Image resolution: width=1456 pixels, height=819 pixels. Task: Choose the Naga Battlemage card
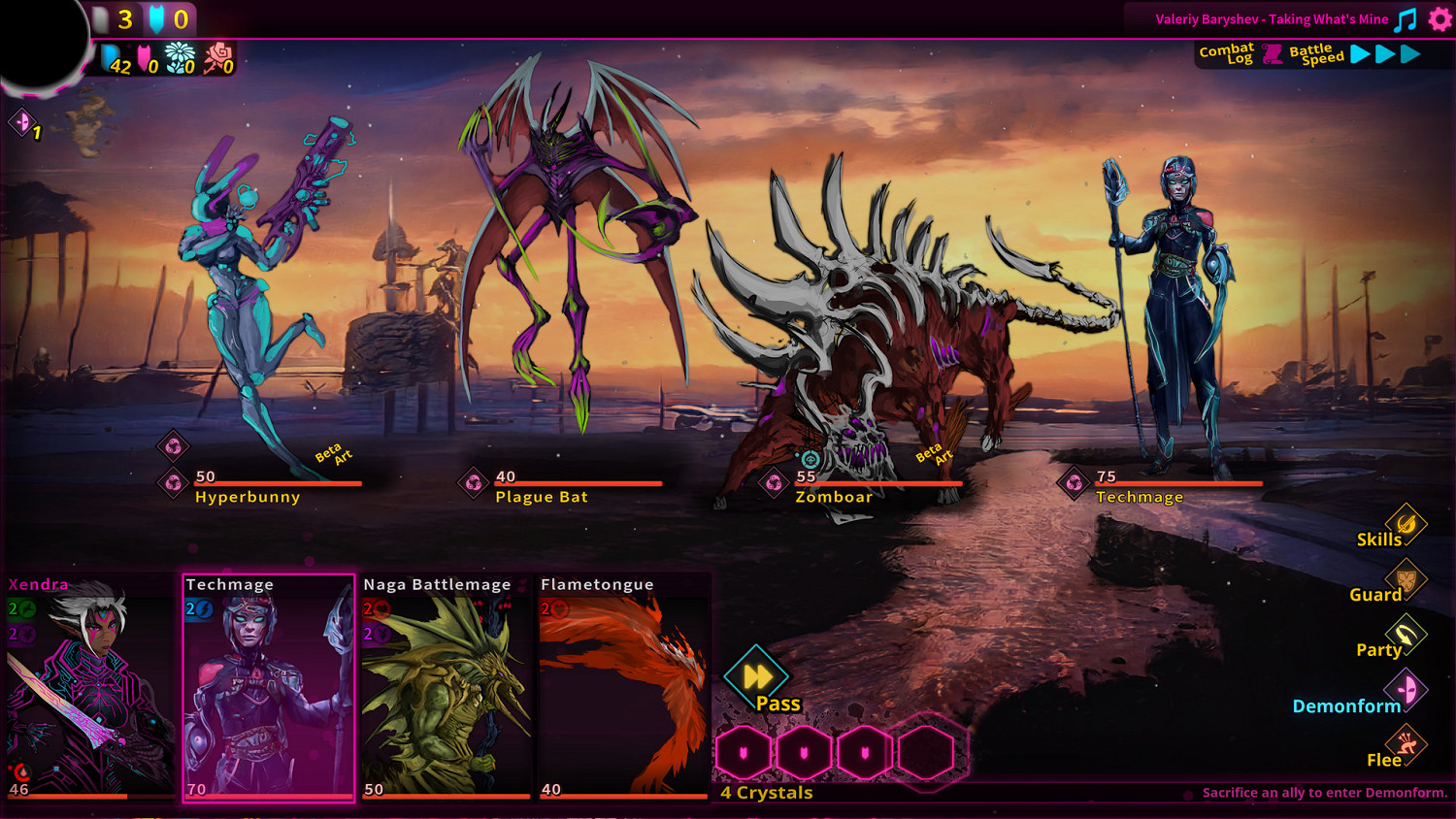pos(447,687)
